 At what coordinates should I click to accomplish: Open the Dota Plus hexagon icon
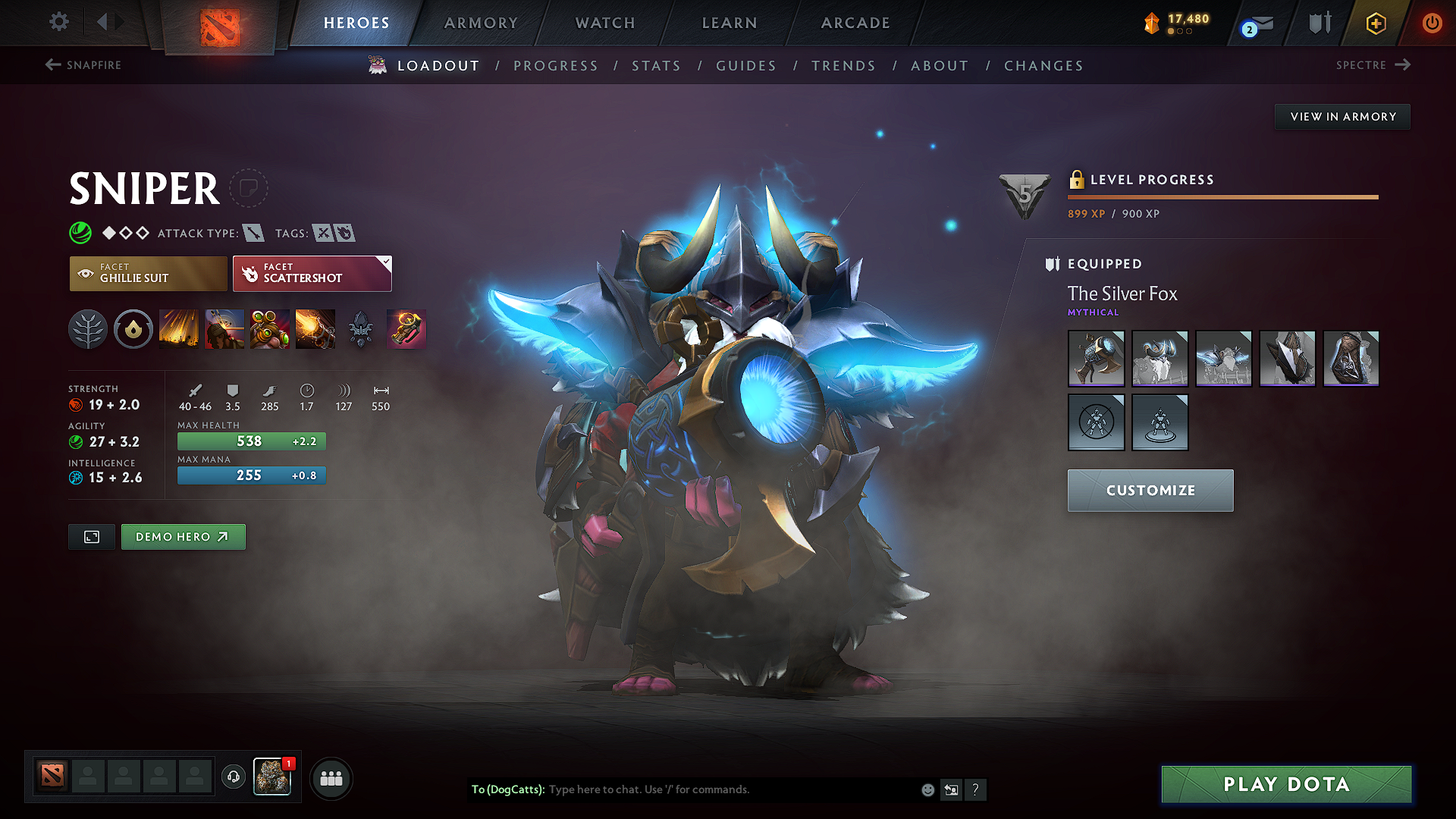(1375, 23)
